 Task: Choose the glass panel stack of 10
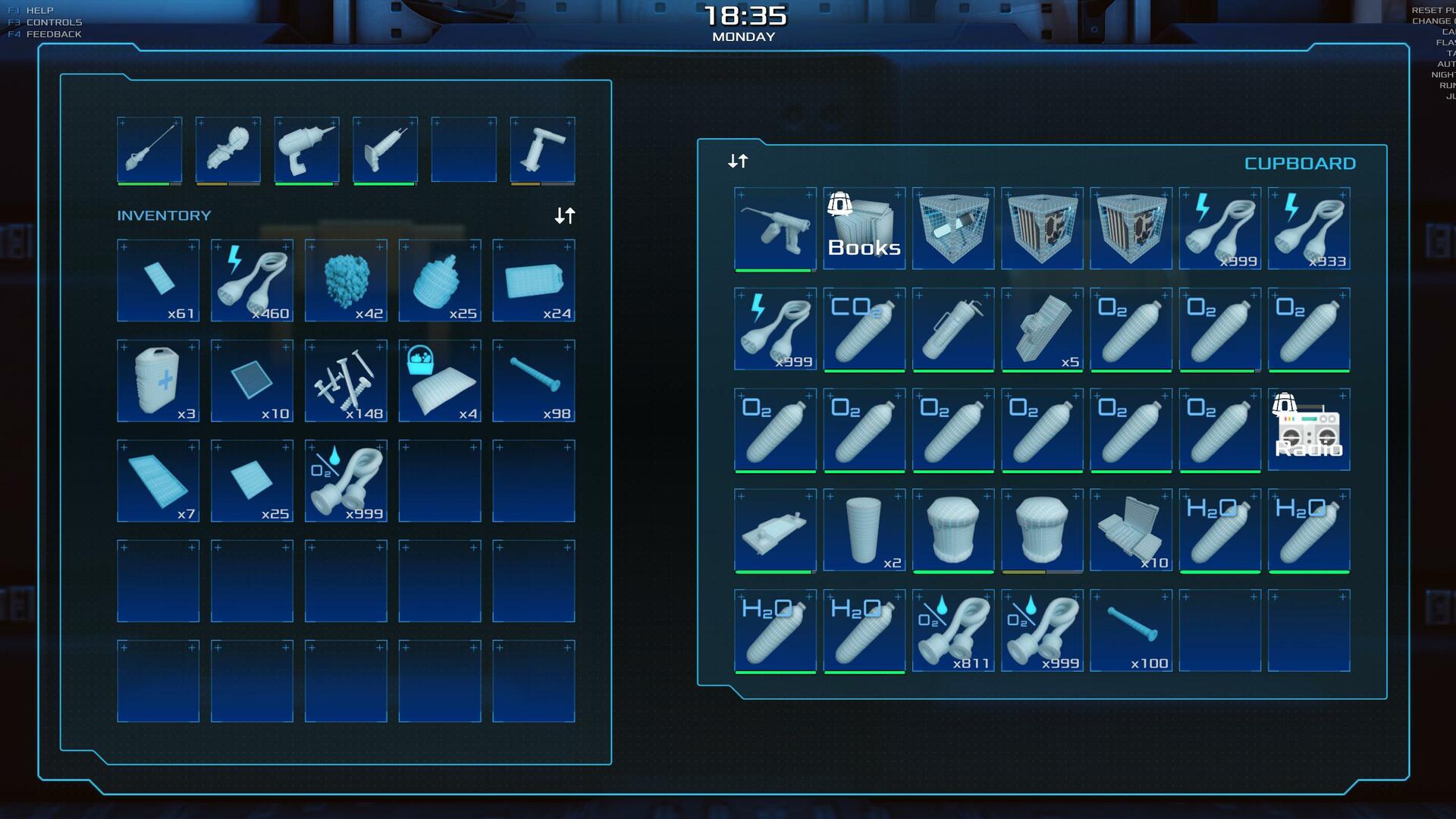252,381
